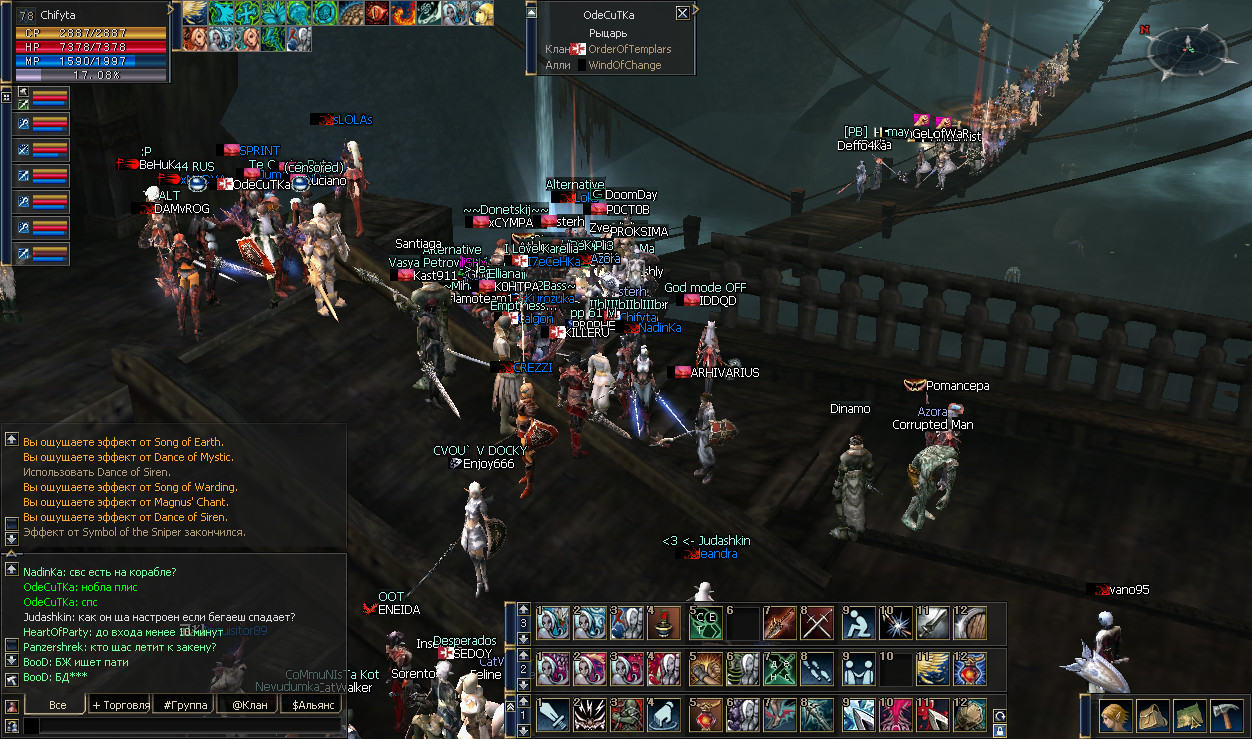The width and height of the screenshot is (1252, 739).
Task: Open the #Группа chat tab
Action: 185,705
